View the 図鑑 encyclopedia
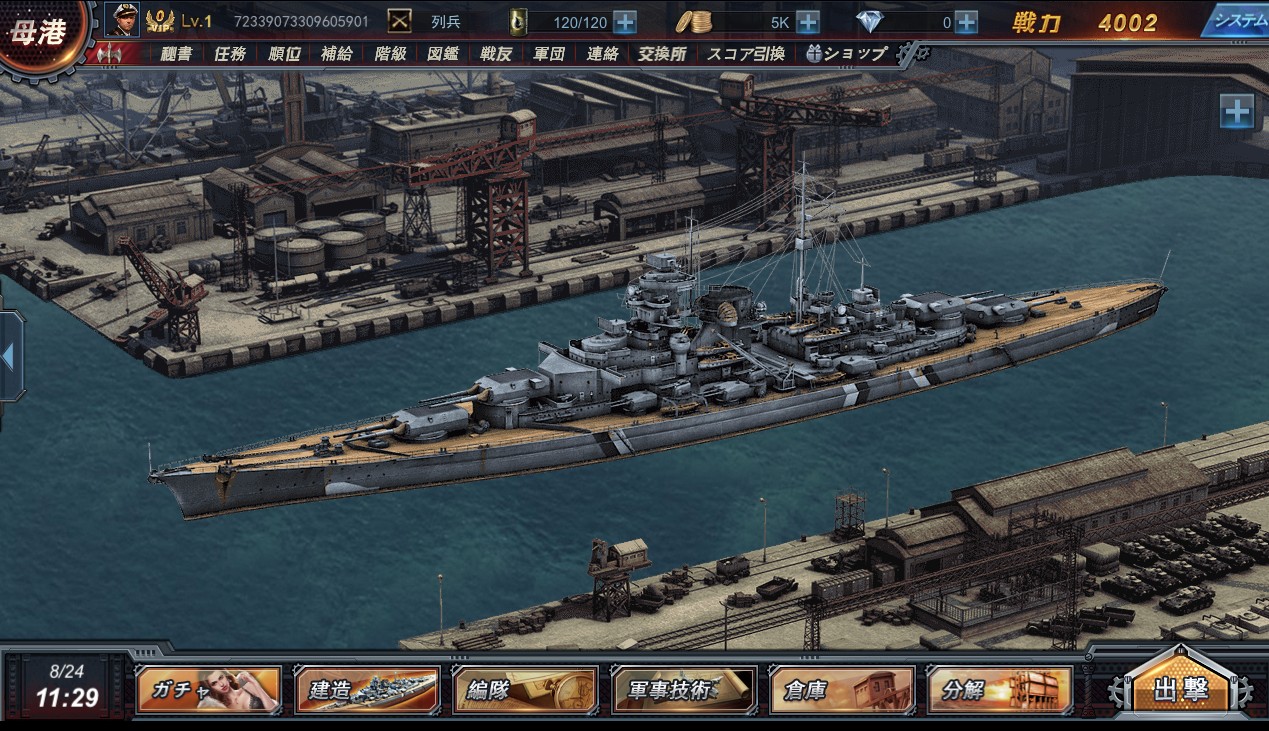Image resolution: width=1269 pixels, height=731 pixels. tap(443, 54)
